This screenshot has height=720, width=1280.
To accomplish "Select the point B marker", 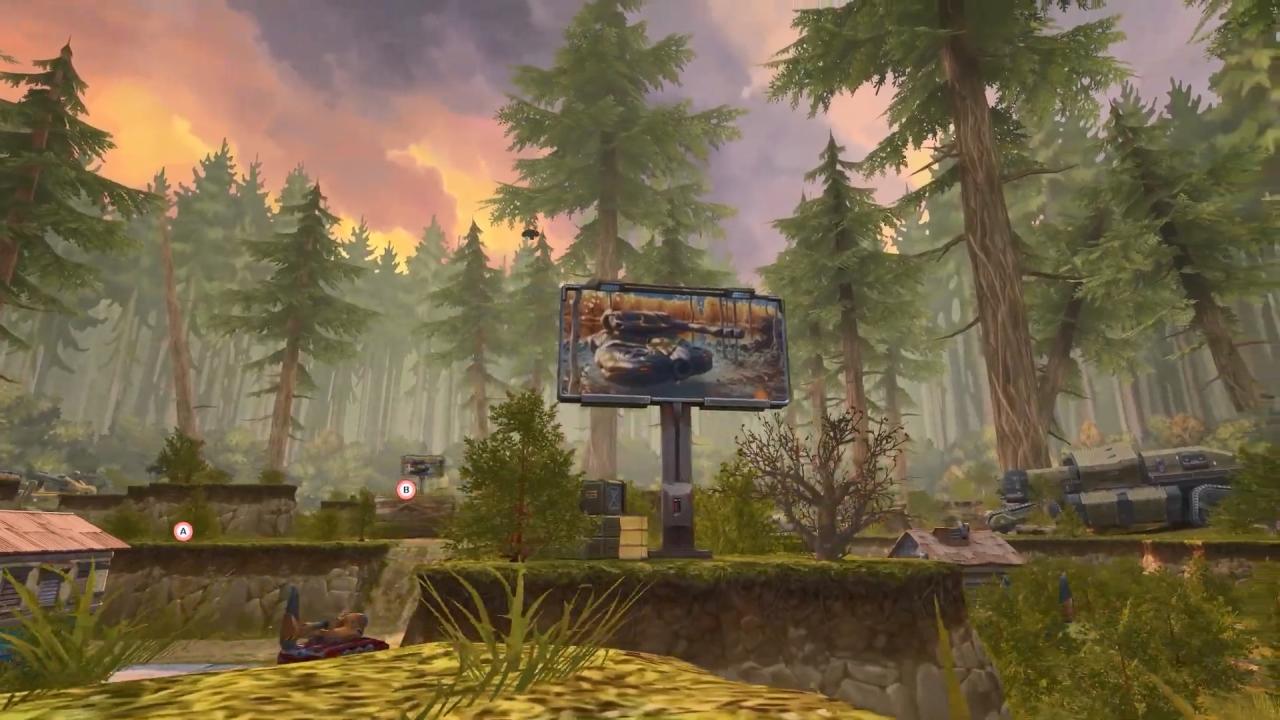I will click(406, 489).
